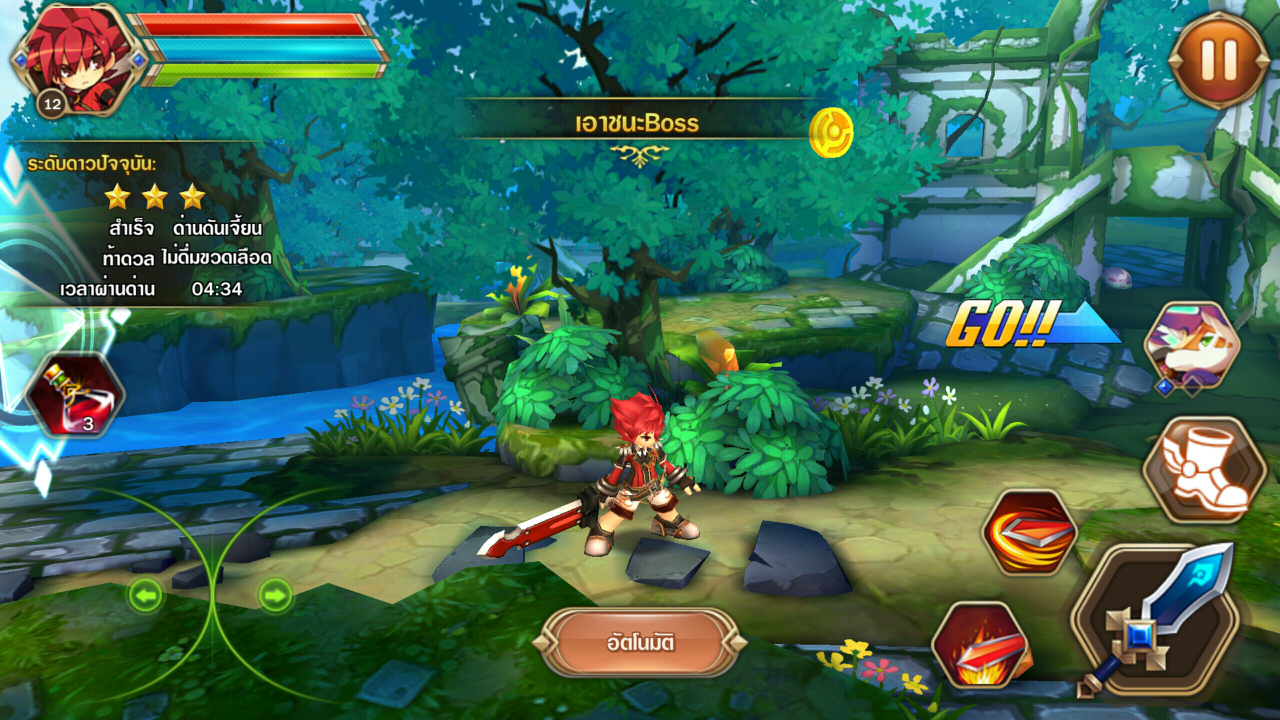Tap the companion pet portrait icon
This screenshot has height=720, width=1280.
1191,347
